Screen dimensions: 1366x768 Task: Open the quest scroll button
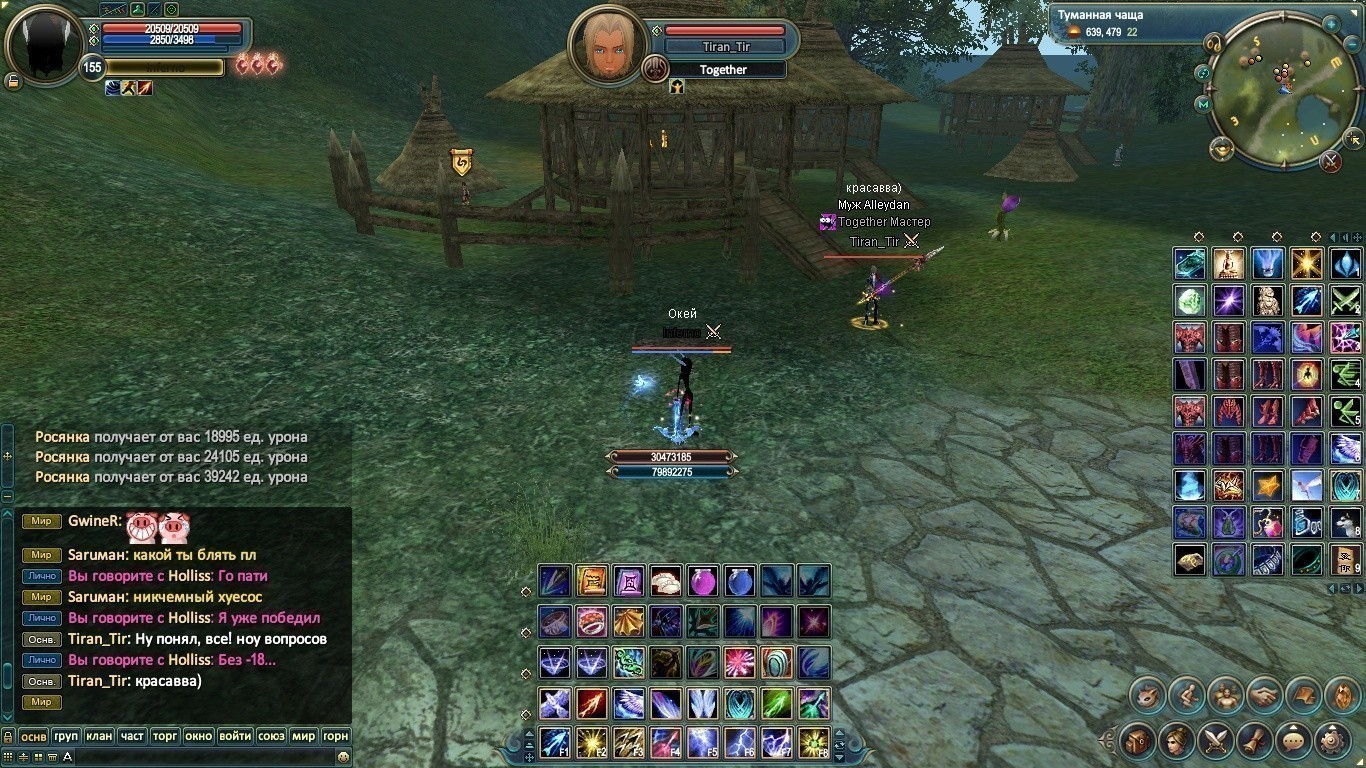(x=1255, y=741)
